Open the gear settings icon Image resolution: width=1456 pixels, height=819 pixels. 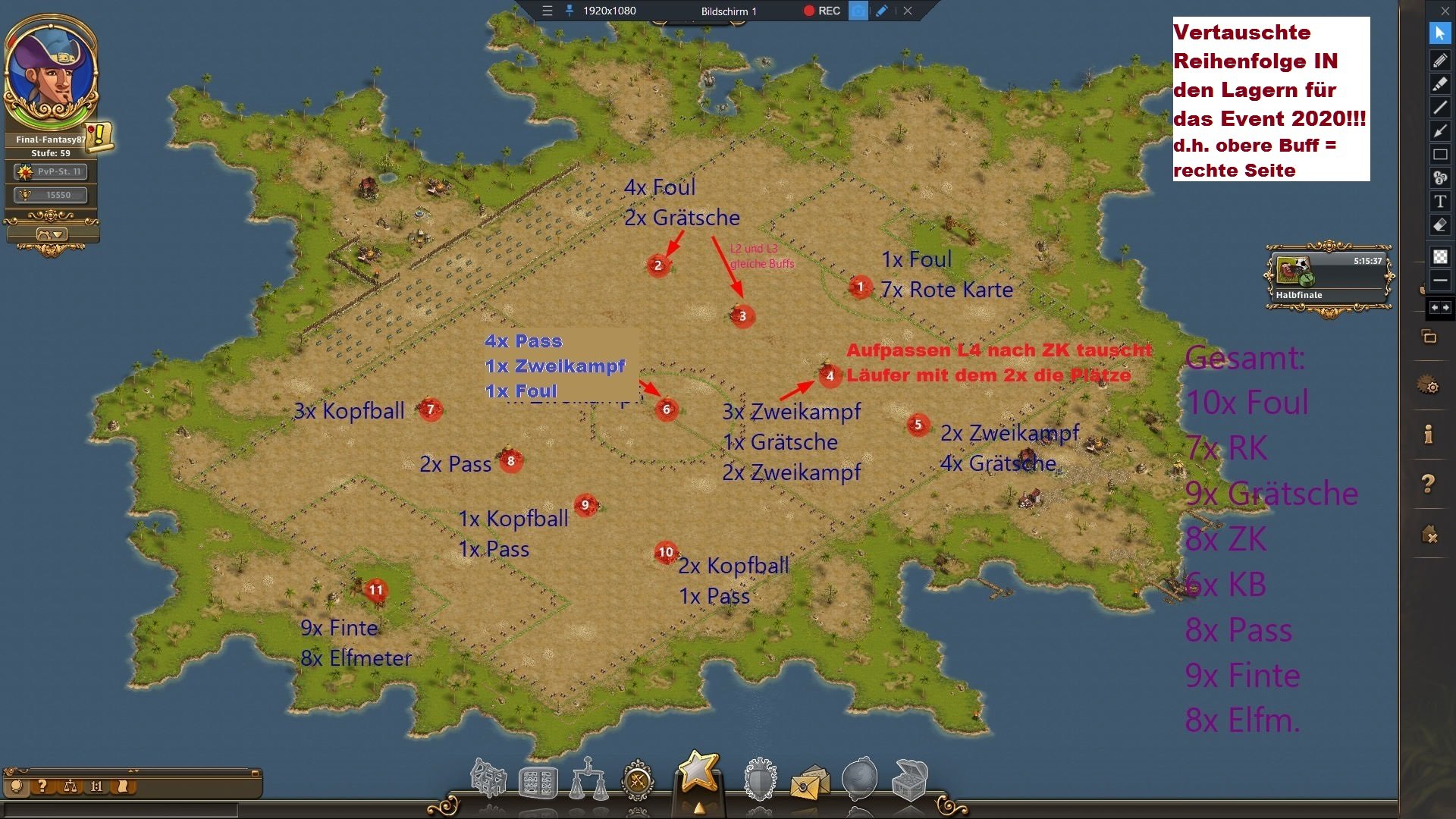(1429, 387)
